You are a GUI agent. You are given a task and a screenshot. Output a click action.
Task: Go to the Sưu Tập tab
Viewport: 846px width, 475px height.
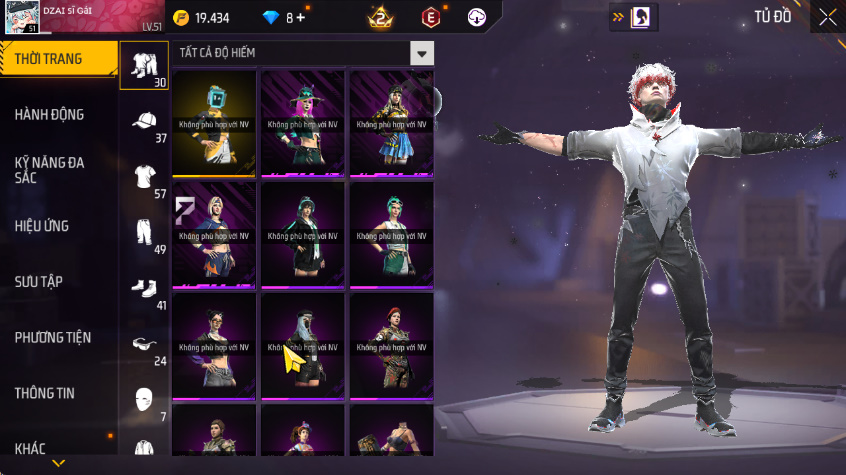[39, 282]
